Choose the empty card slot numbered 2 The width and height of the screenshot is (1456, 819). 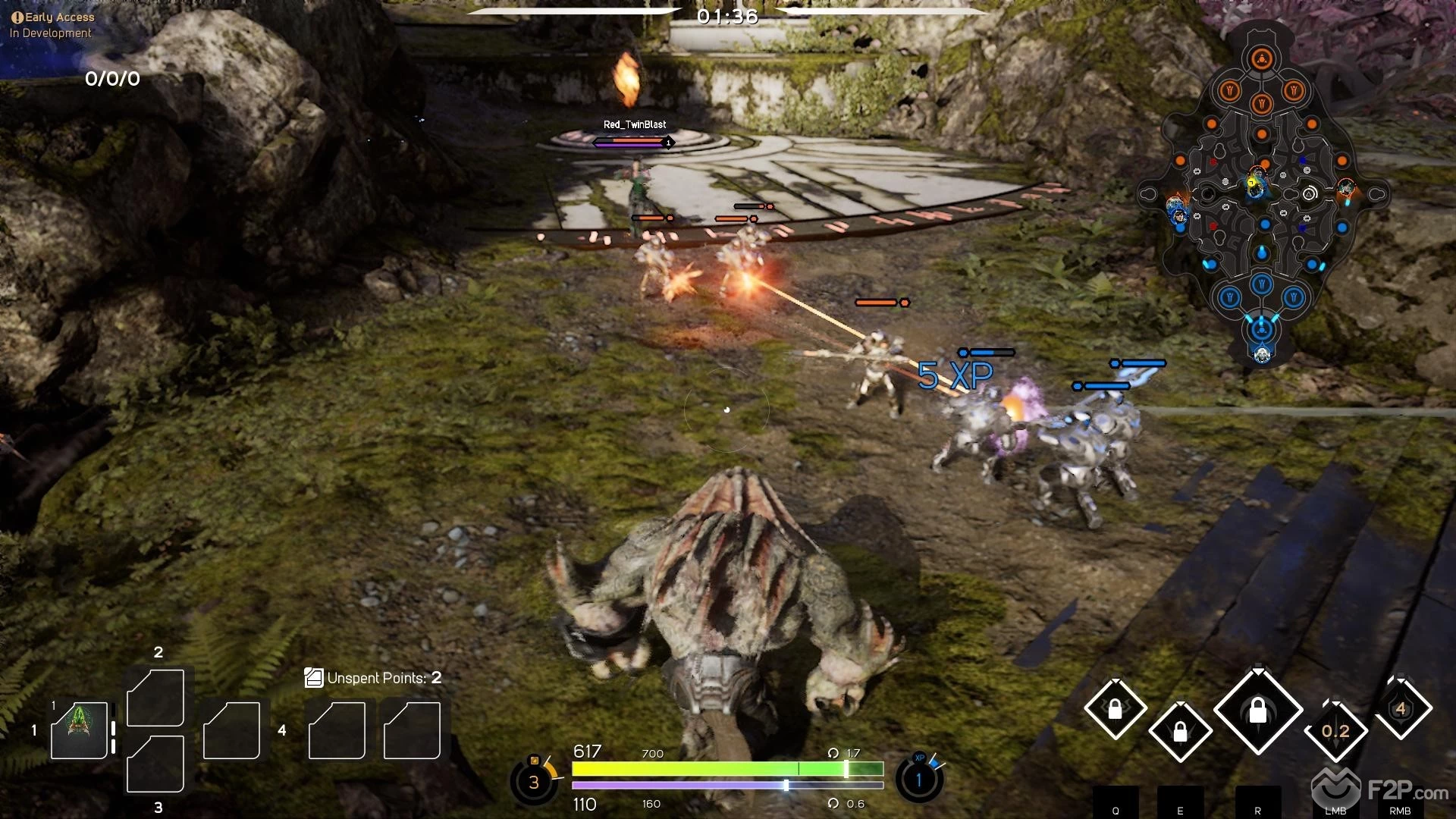[x=155, y=697]
